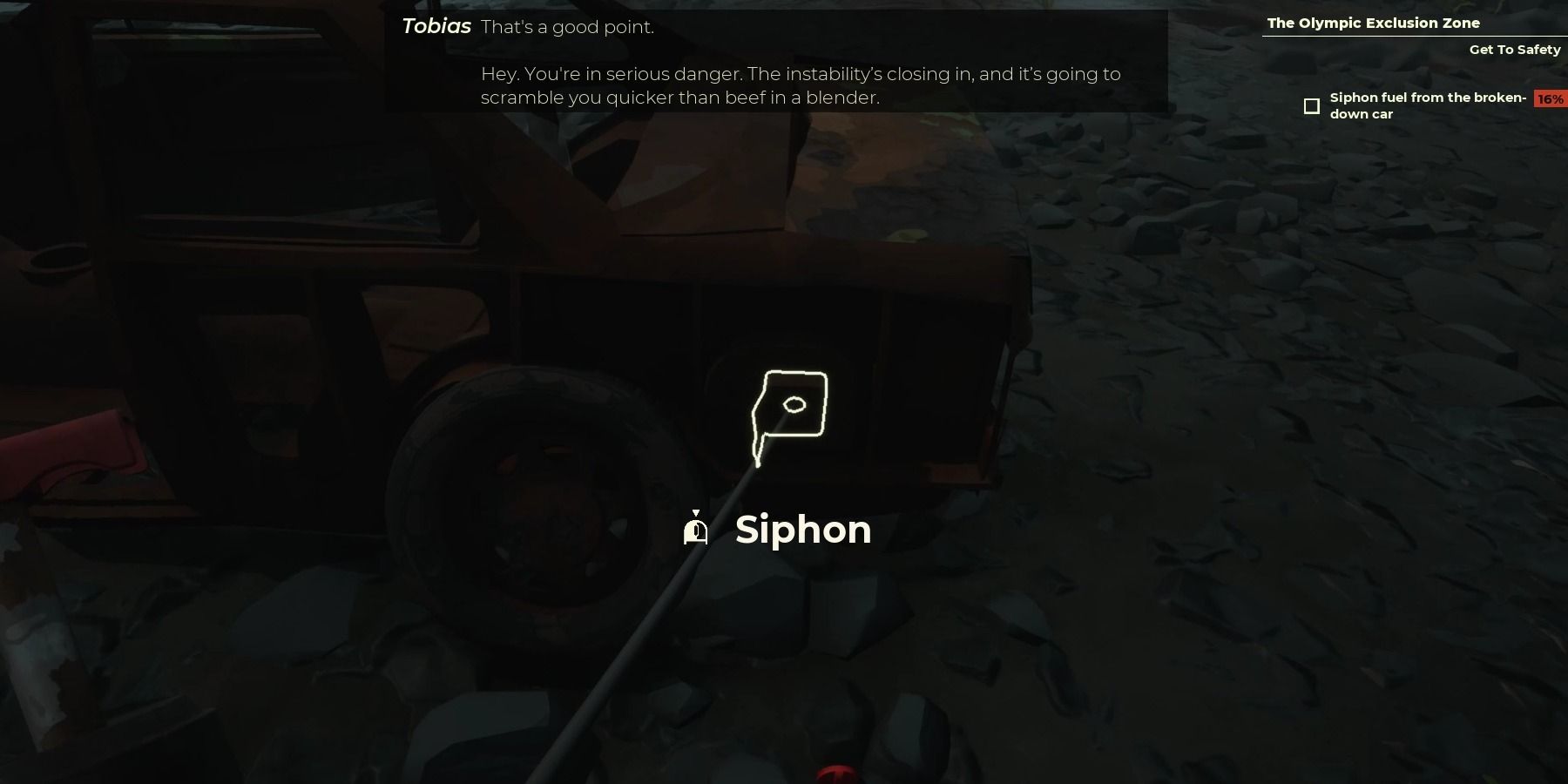Expand 'The Olympic Exclusion Zone' quest header

(x=1373, y=23)
